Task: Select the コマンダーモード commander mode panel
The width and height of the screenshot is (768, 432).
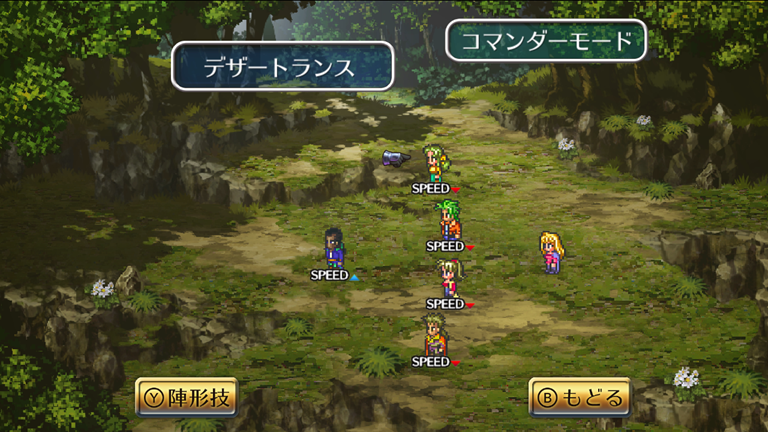Action: point(546,41)
